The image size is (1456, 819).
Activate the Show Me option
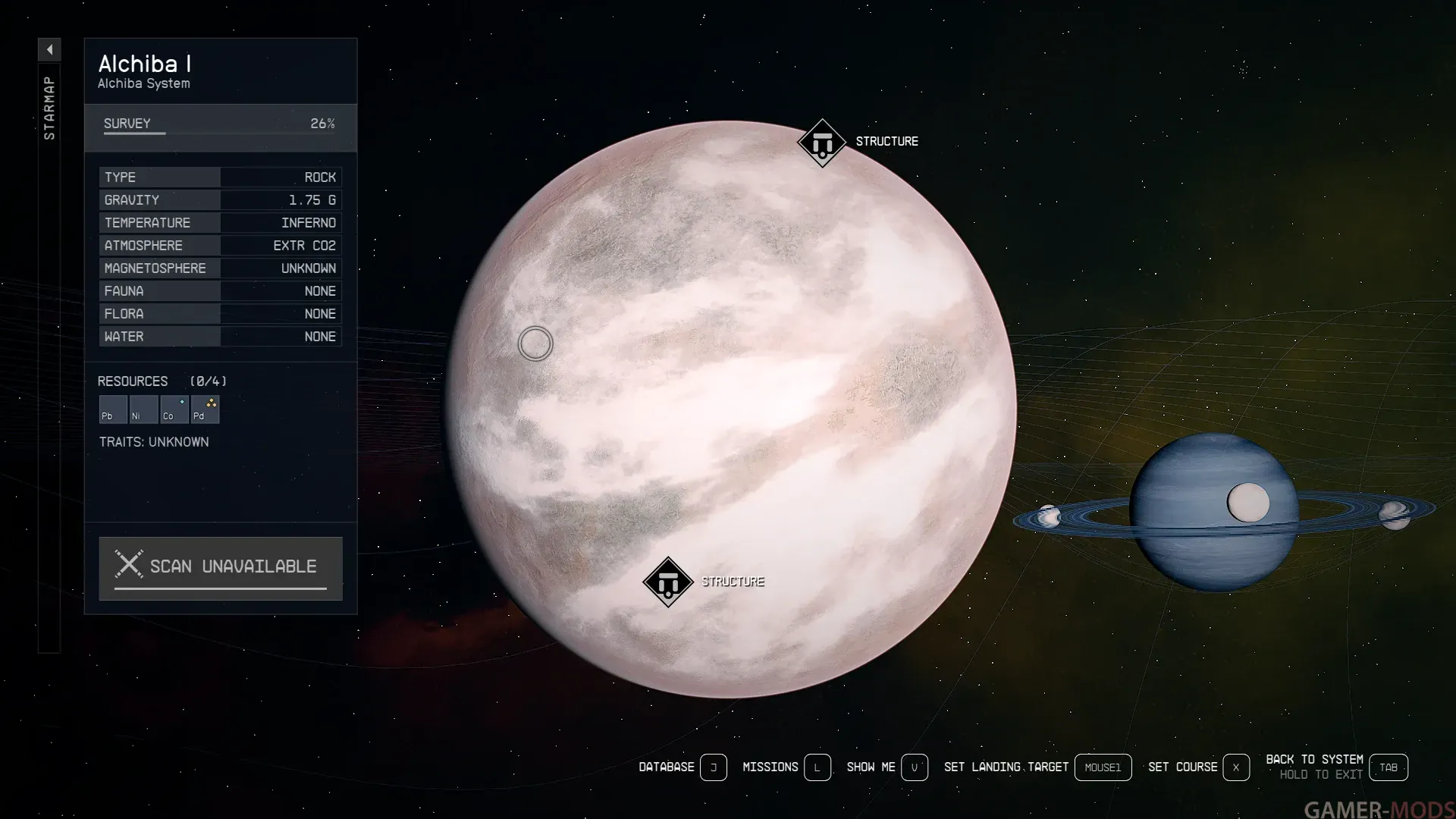tap(914, 767)
